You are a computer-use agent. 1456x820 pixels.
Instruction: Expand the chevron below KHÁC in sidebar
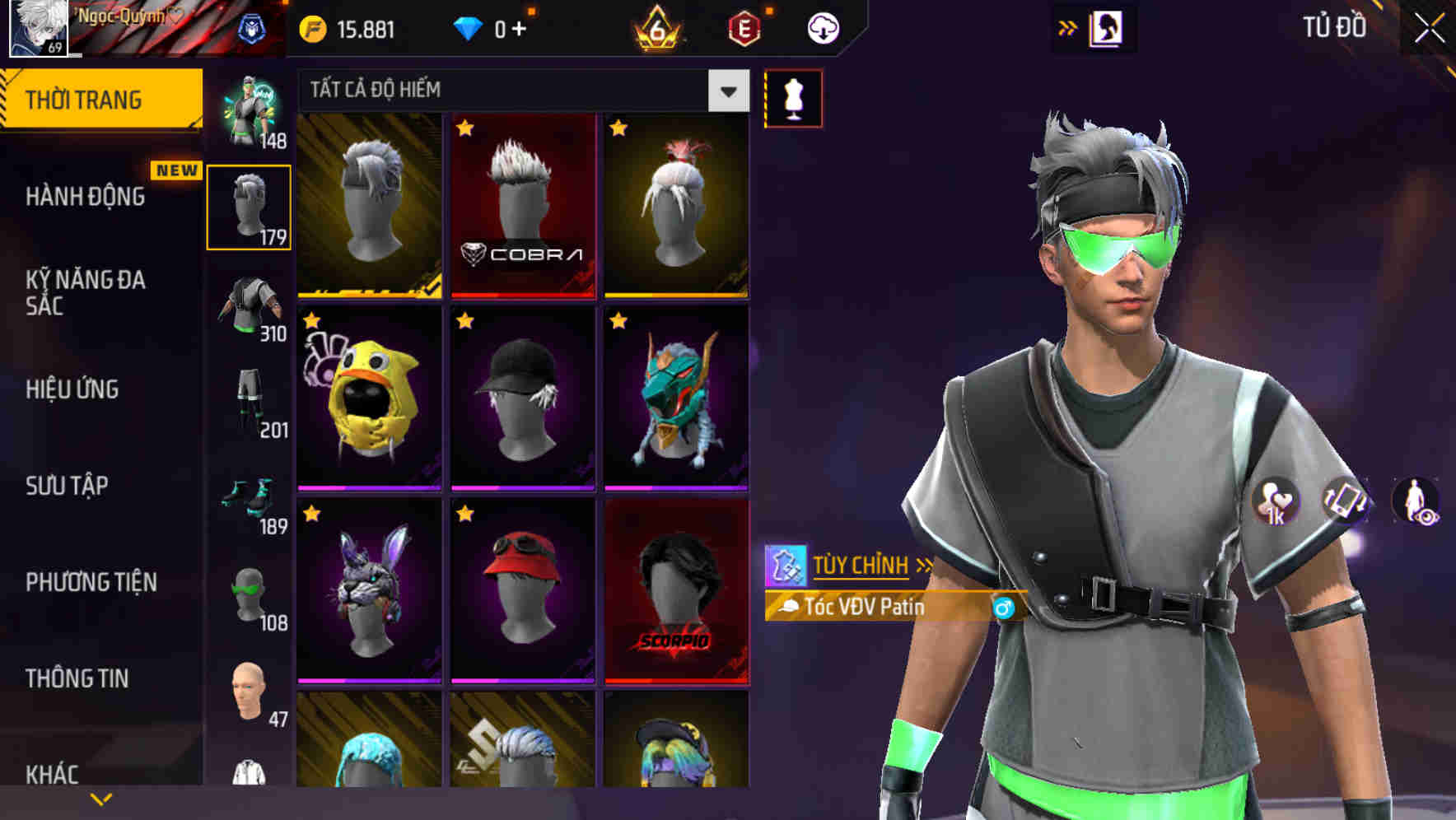[101, 797]
